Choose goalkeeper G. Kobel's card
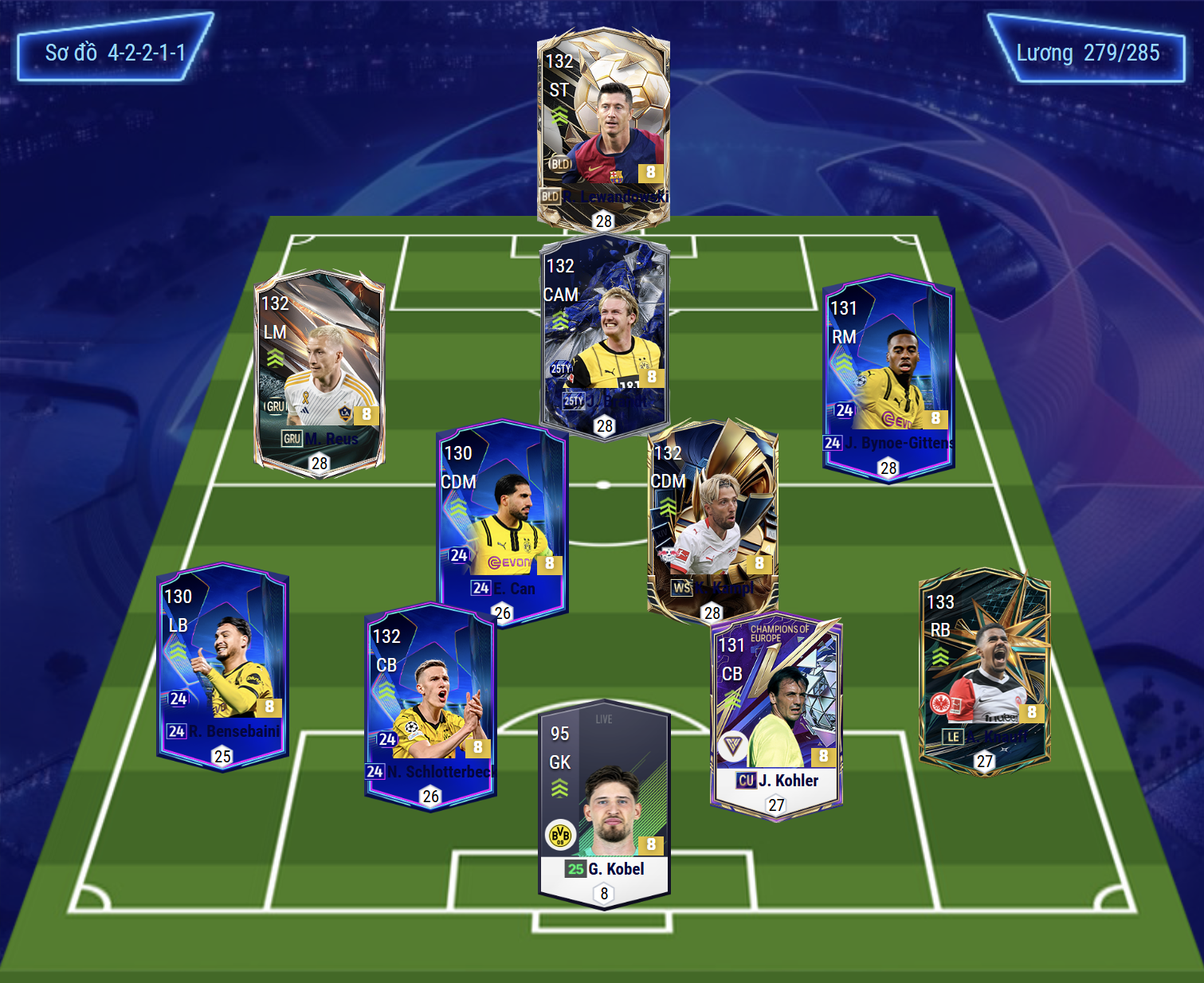Viewport: 1204px width, 983px height. coord(604,805)
